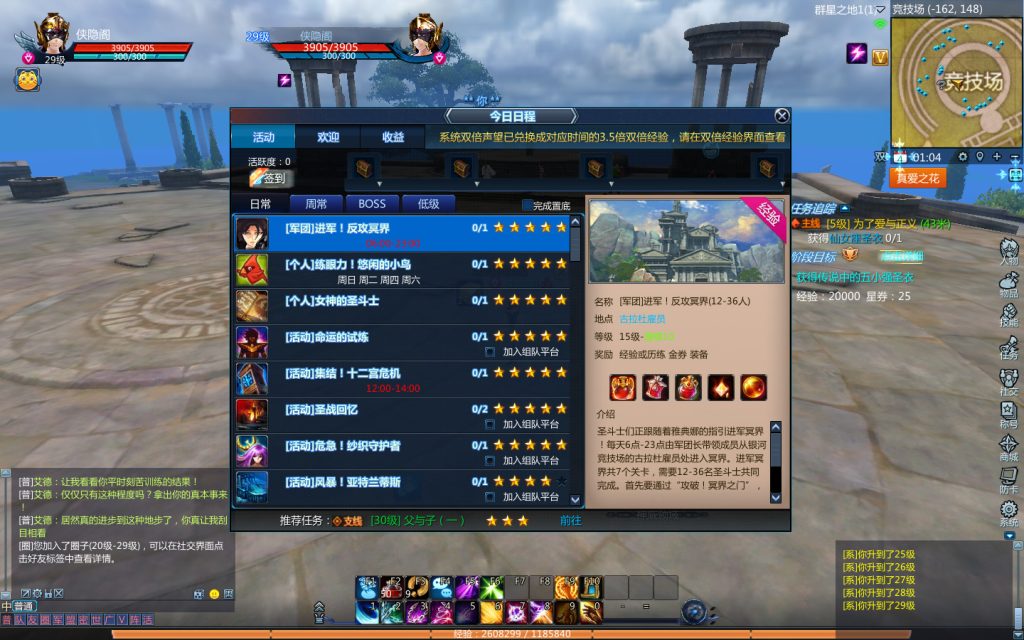The height and width of the screenshot is (640, 1024).
Task: Click the 古拉杜雇员 location link
Action: pyautogui.click(x=642, y=319)
